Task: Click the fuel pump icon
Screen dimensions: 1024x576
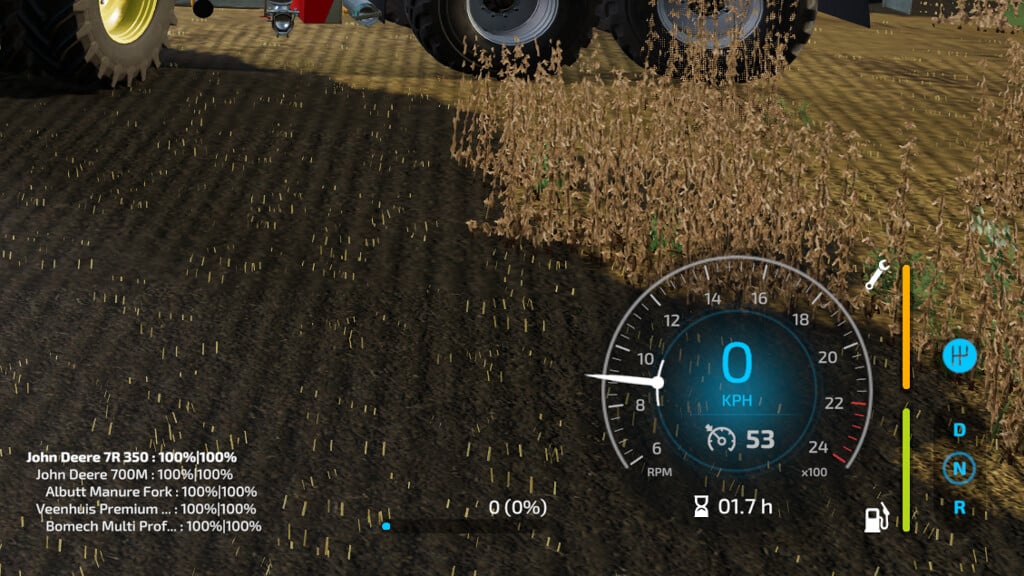Action: point(876,518)
